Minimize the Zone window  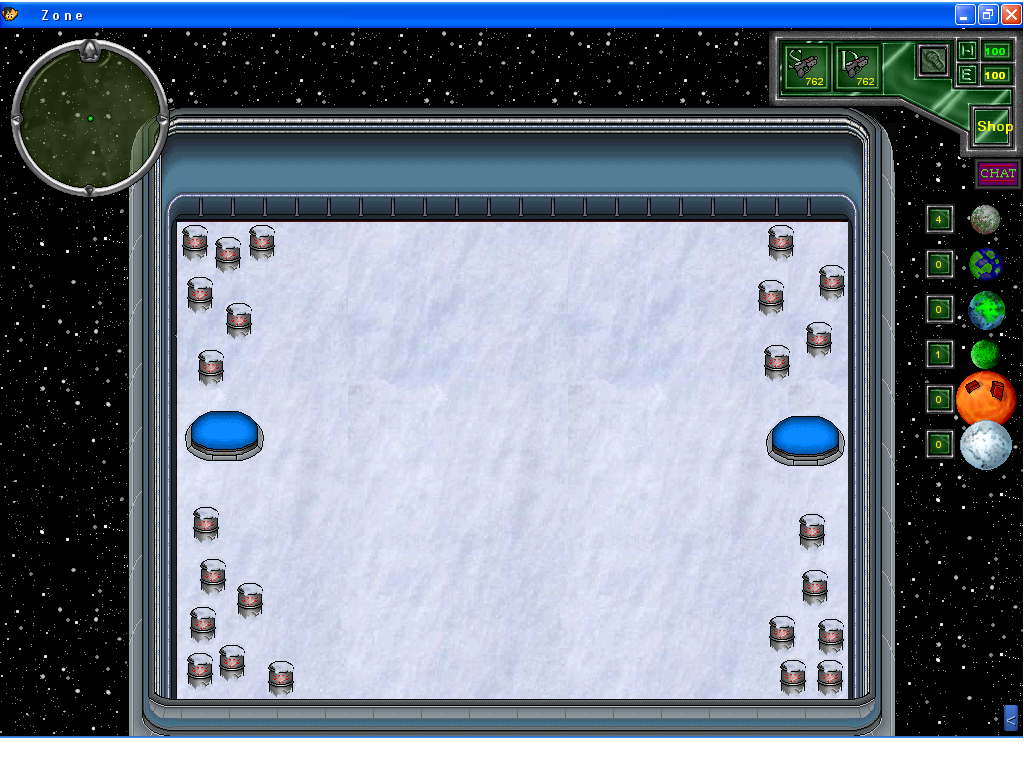[965, 14]
